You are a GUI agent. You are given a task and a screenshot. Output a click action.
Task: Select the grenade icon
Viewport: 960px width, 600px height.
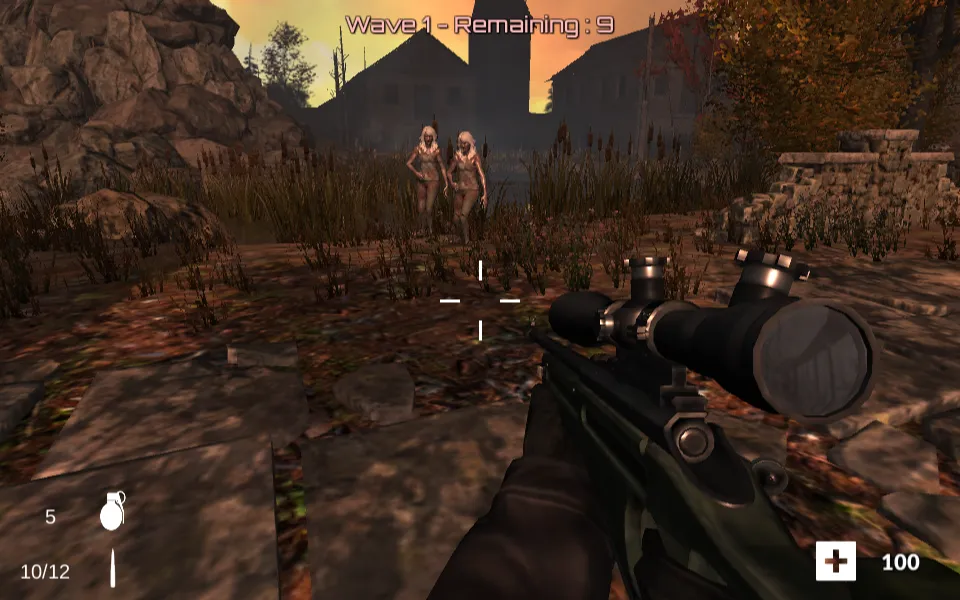pyautogui.click(x=112, y=512)
